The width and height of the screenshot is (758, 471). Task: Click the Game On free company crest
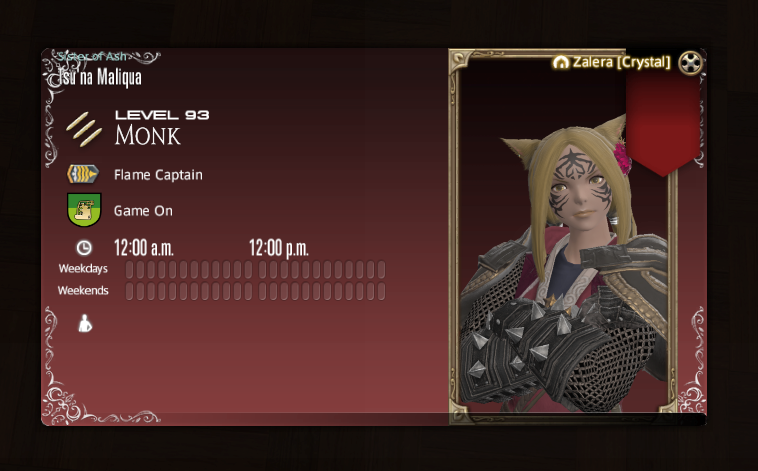tap(83, 211)
